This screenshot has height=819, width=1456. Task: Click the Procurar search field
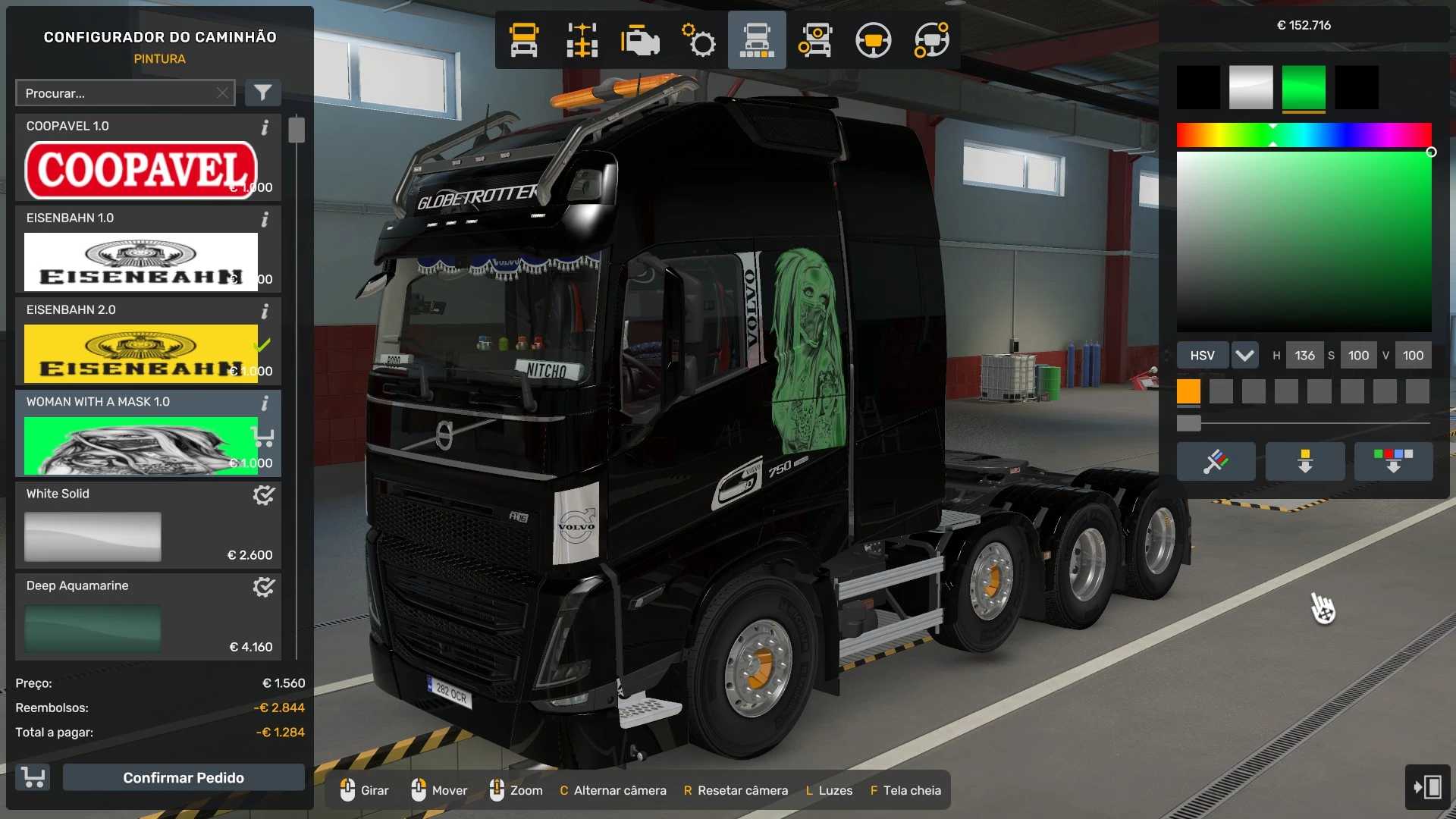[x=118, y=93]
